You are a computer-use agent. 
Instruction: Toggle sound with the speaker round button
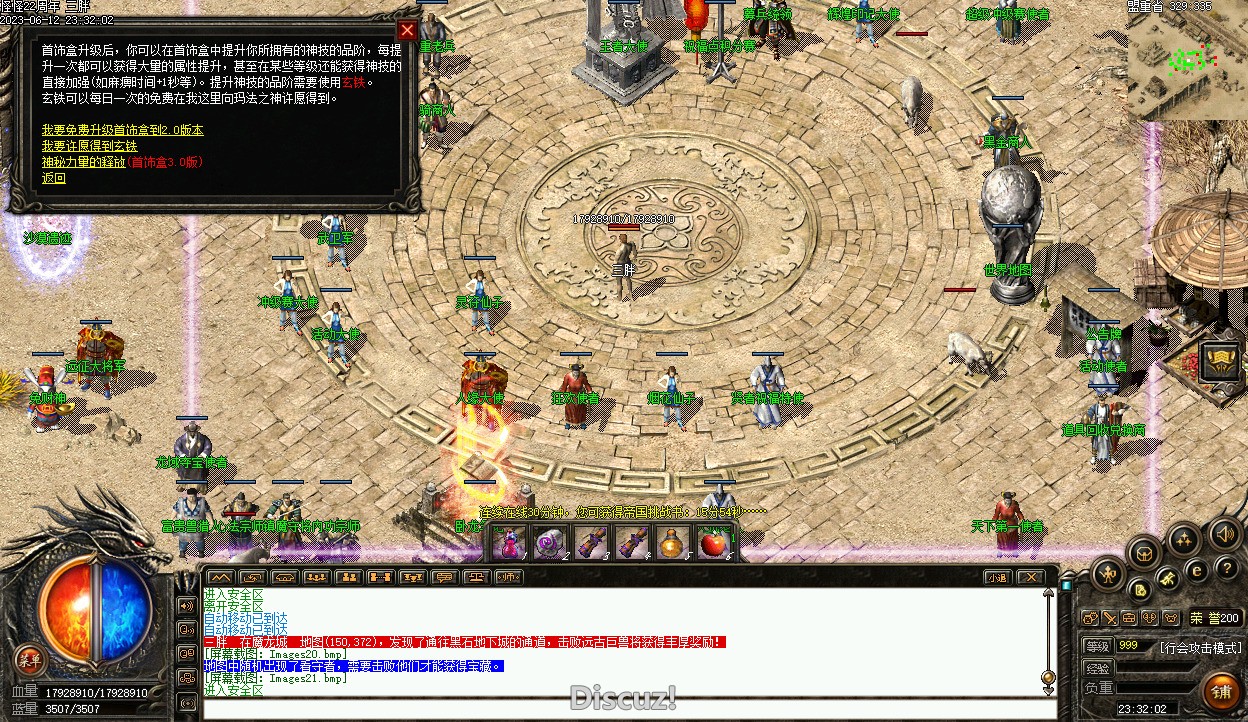click(x=1224, y=533)
